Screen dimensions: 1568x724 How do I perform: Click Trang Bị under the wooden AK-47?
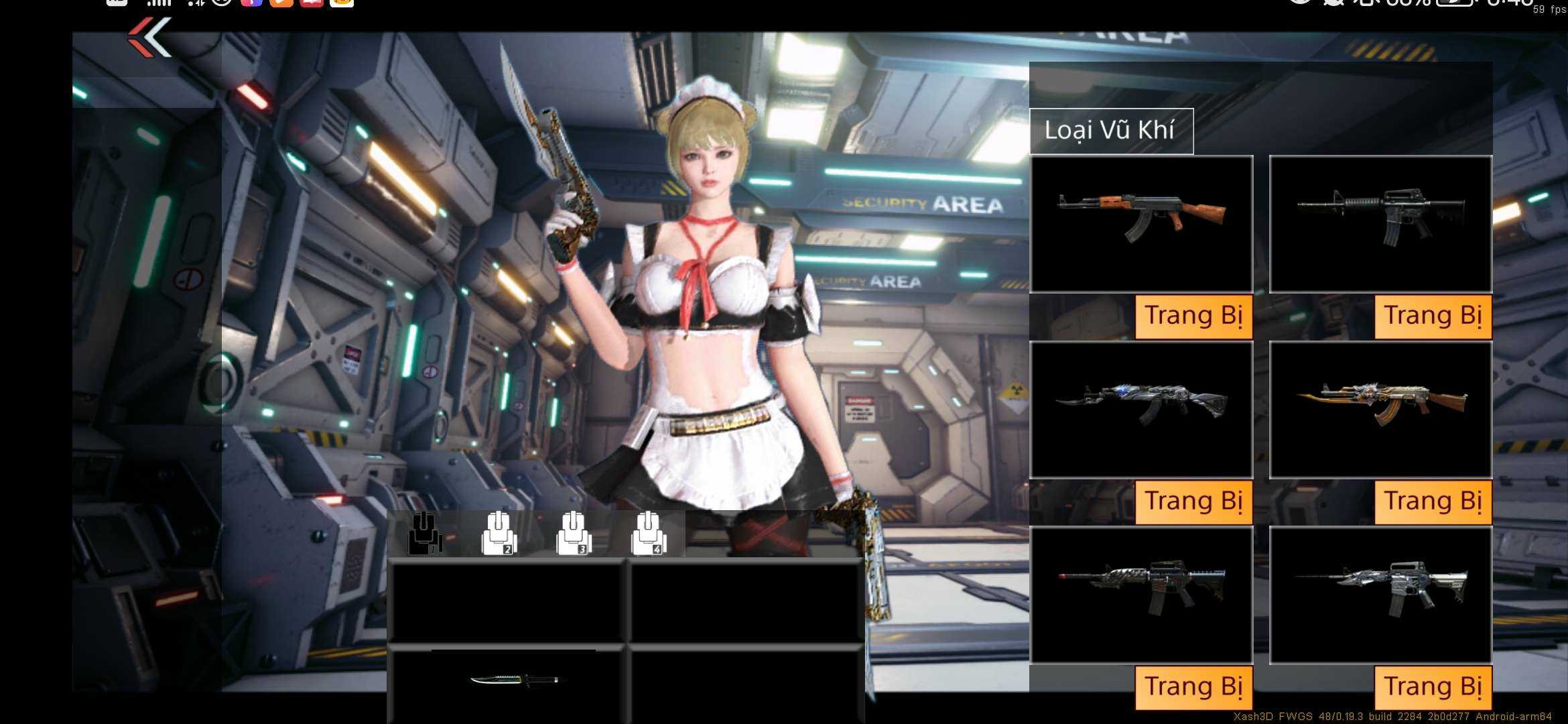1193,316
